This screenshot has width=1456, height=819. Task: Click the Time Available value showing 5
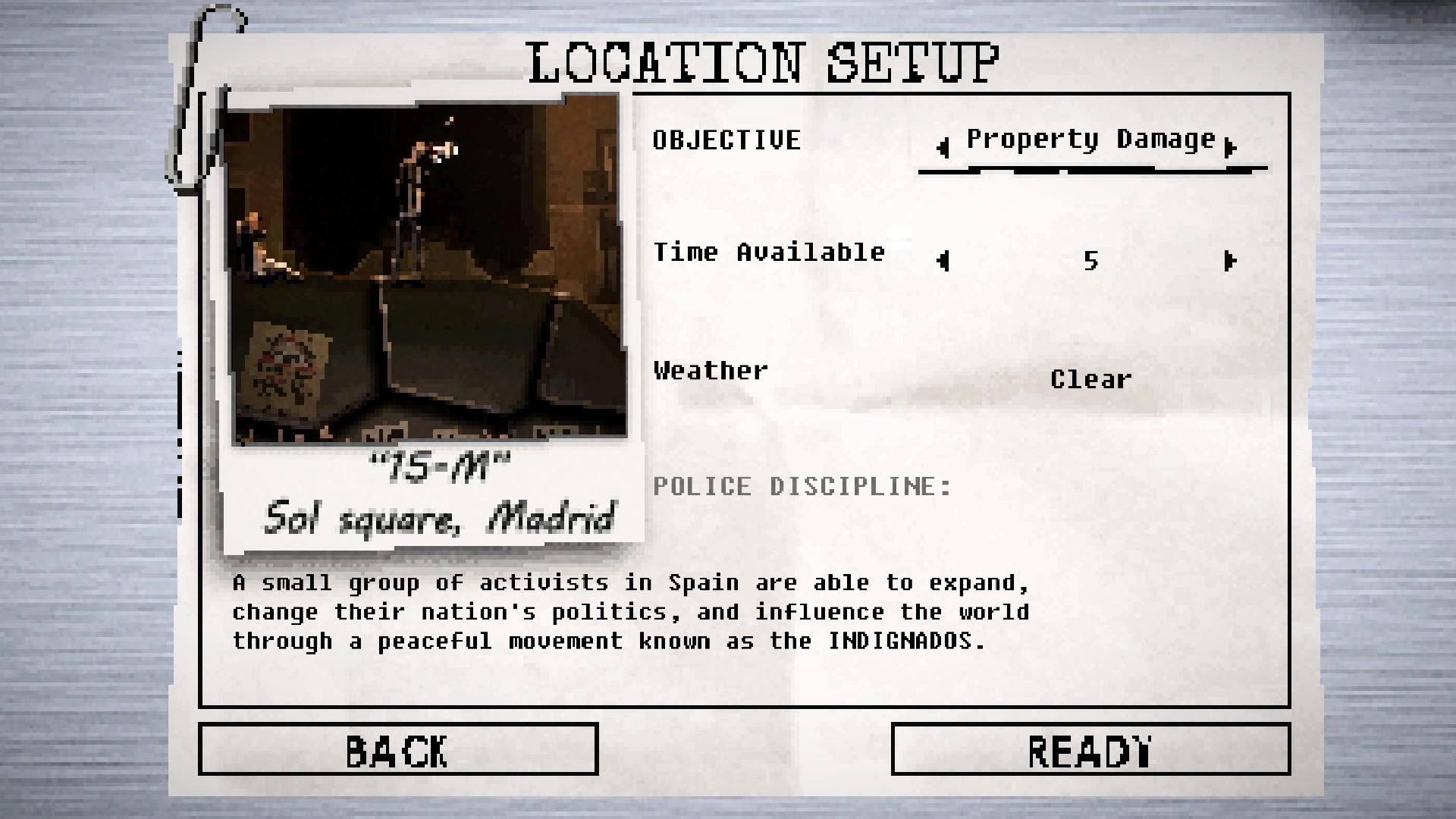[x=1092, y=262]
